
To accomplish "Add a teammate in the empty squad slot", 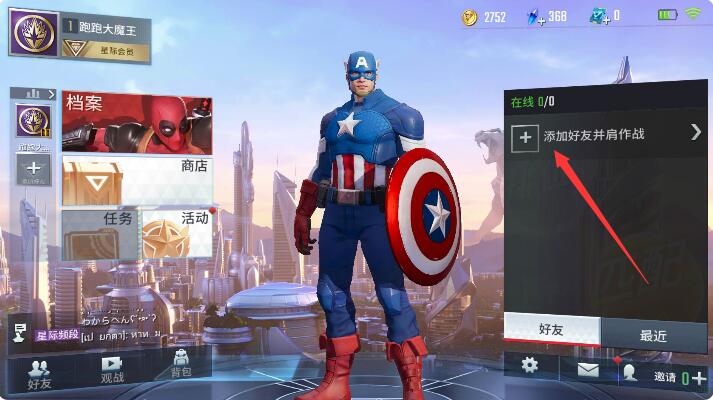I will [x=32, y=168].
